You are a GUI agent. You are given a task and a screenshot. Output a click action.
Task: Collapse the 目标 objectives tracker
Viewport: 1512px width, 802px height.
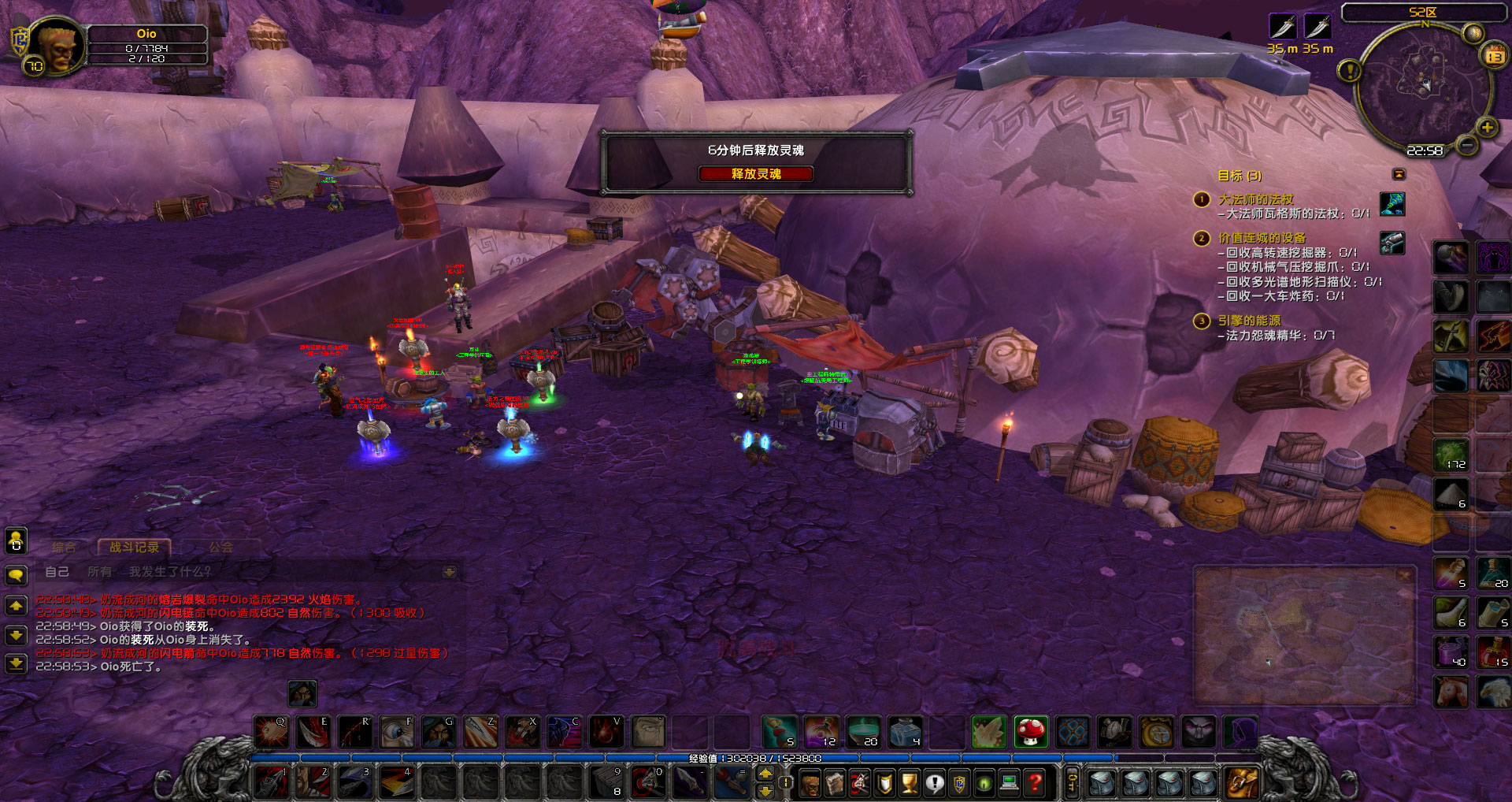[x=1399, y=174]
